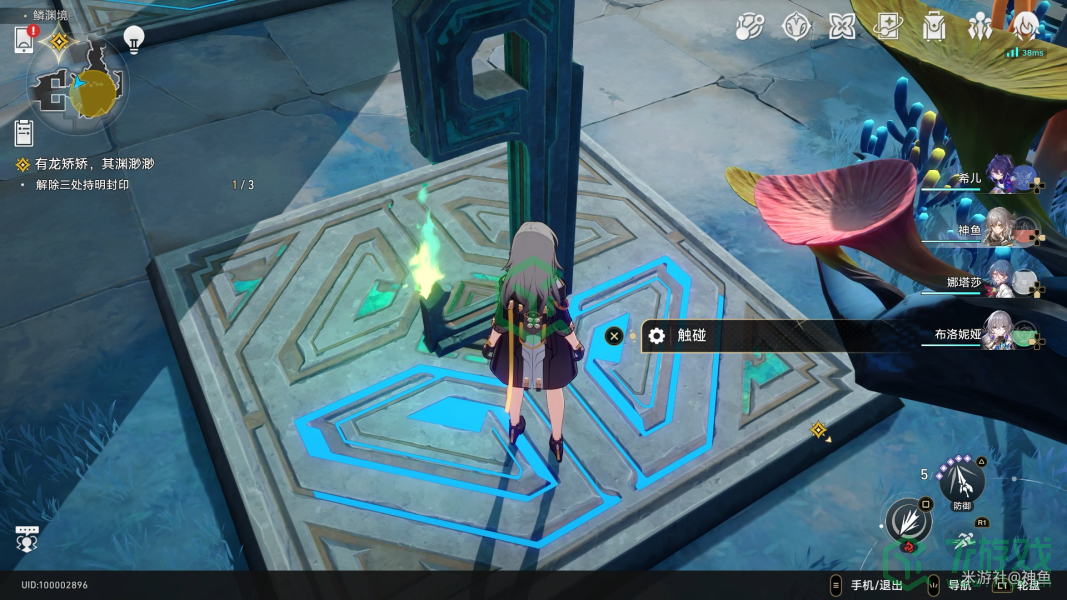Open the compass-shaped guide icon
This screenshot has width=1067, height=600.
tap(796, 27)
